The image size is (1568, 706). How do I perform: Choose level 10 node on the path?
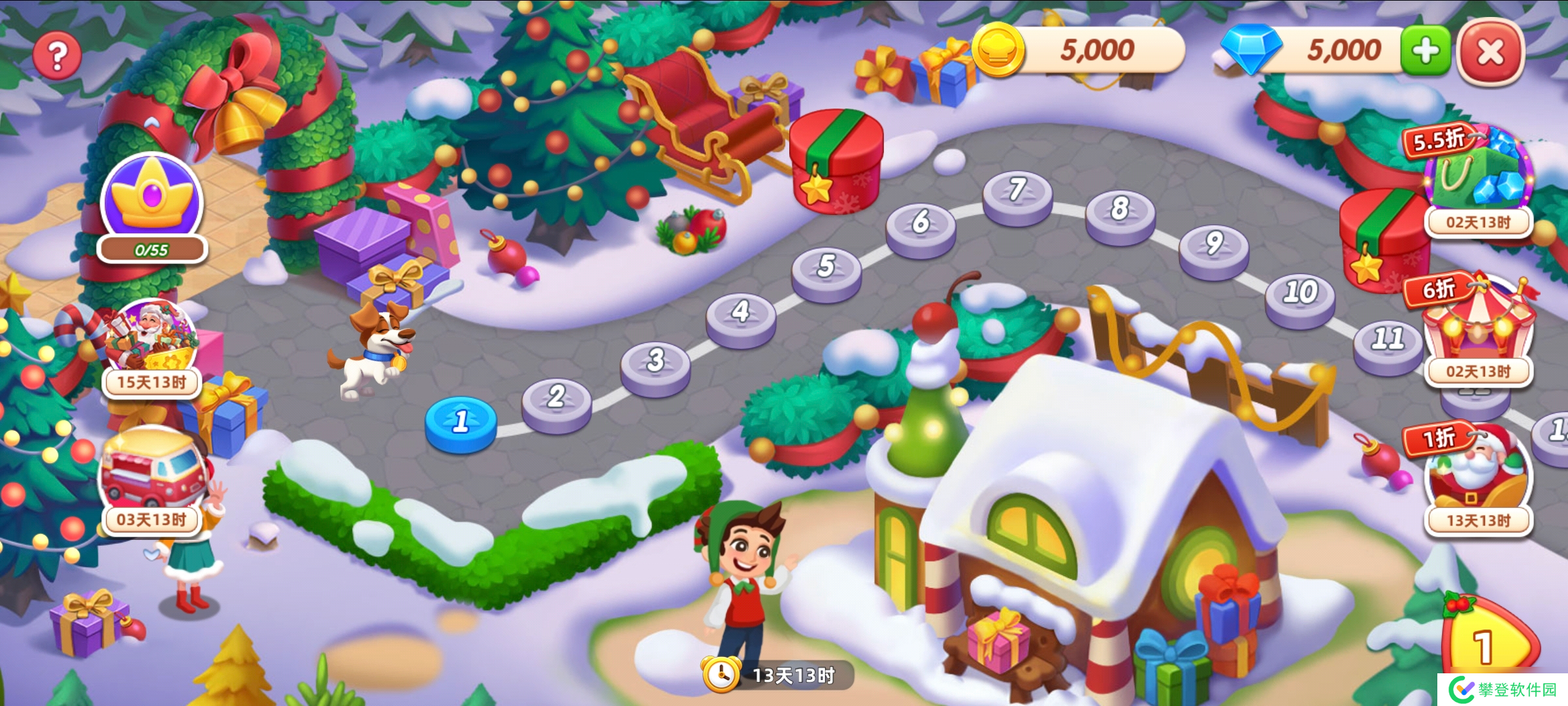[x=1300, y=294]
